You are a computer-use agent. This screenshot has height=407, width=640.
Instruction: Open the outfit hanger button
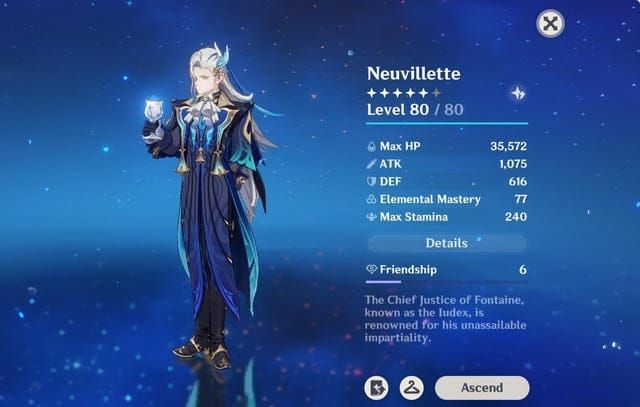(411, 387)
